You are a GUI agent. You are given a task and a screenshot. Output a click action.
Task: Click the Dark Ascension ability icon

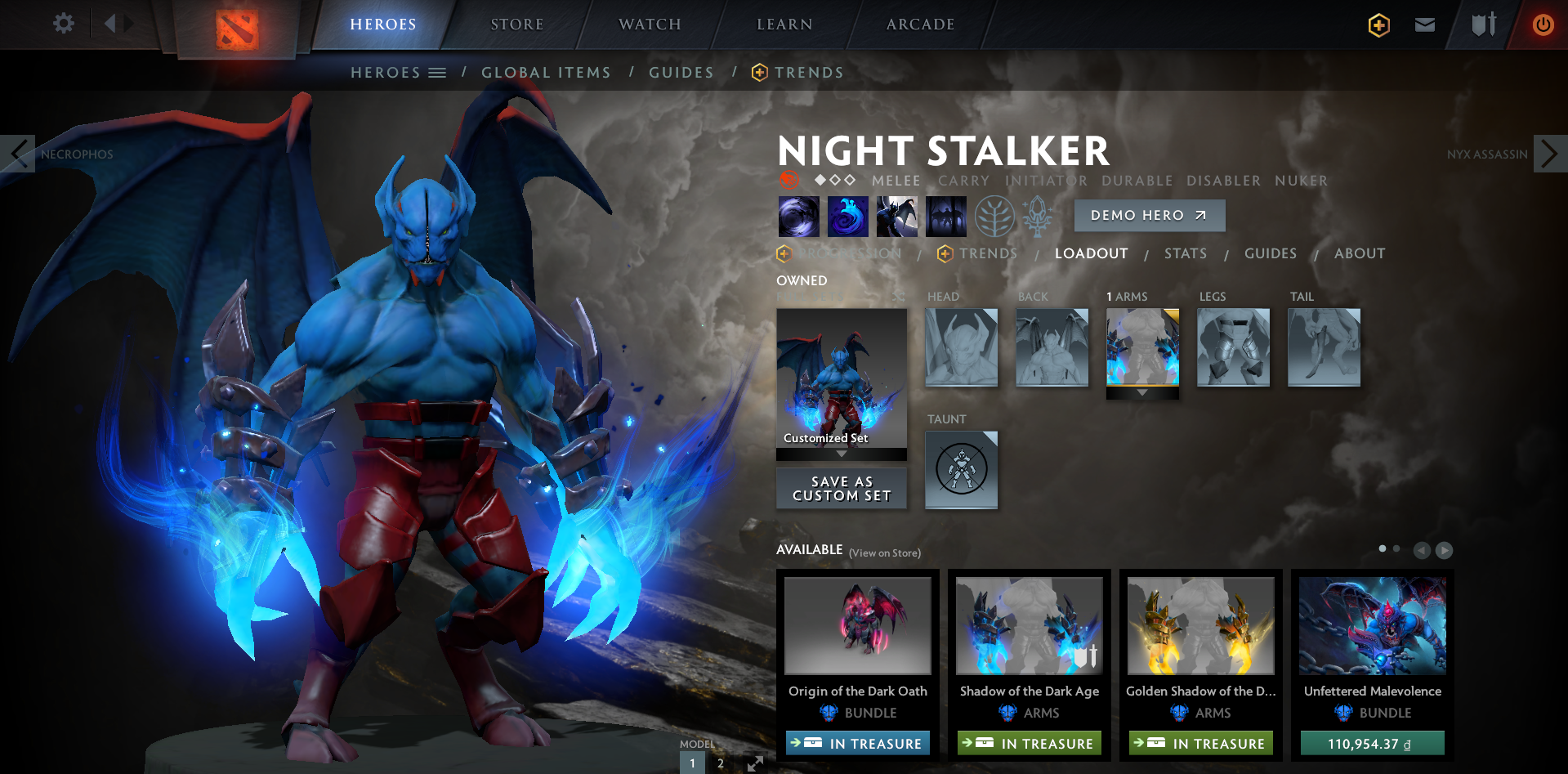pos(896,216)
